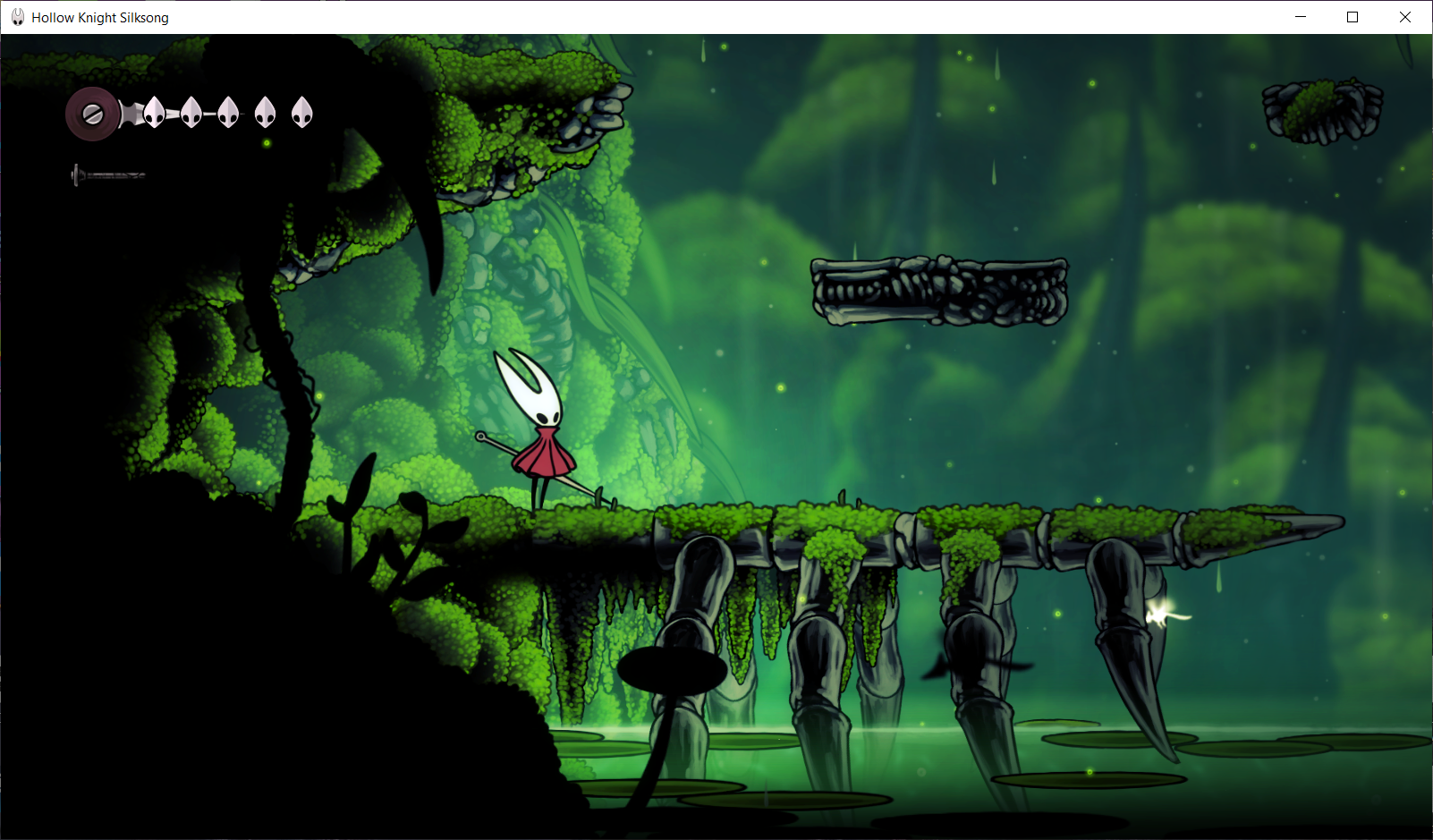Viewport: 1433px width, 840px height.
Task: Maximize the game window
Action: pyautogui.click(x=1352, y=17)
